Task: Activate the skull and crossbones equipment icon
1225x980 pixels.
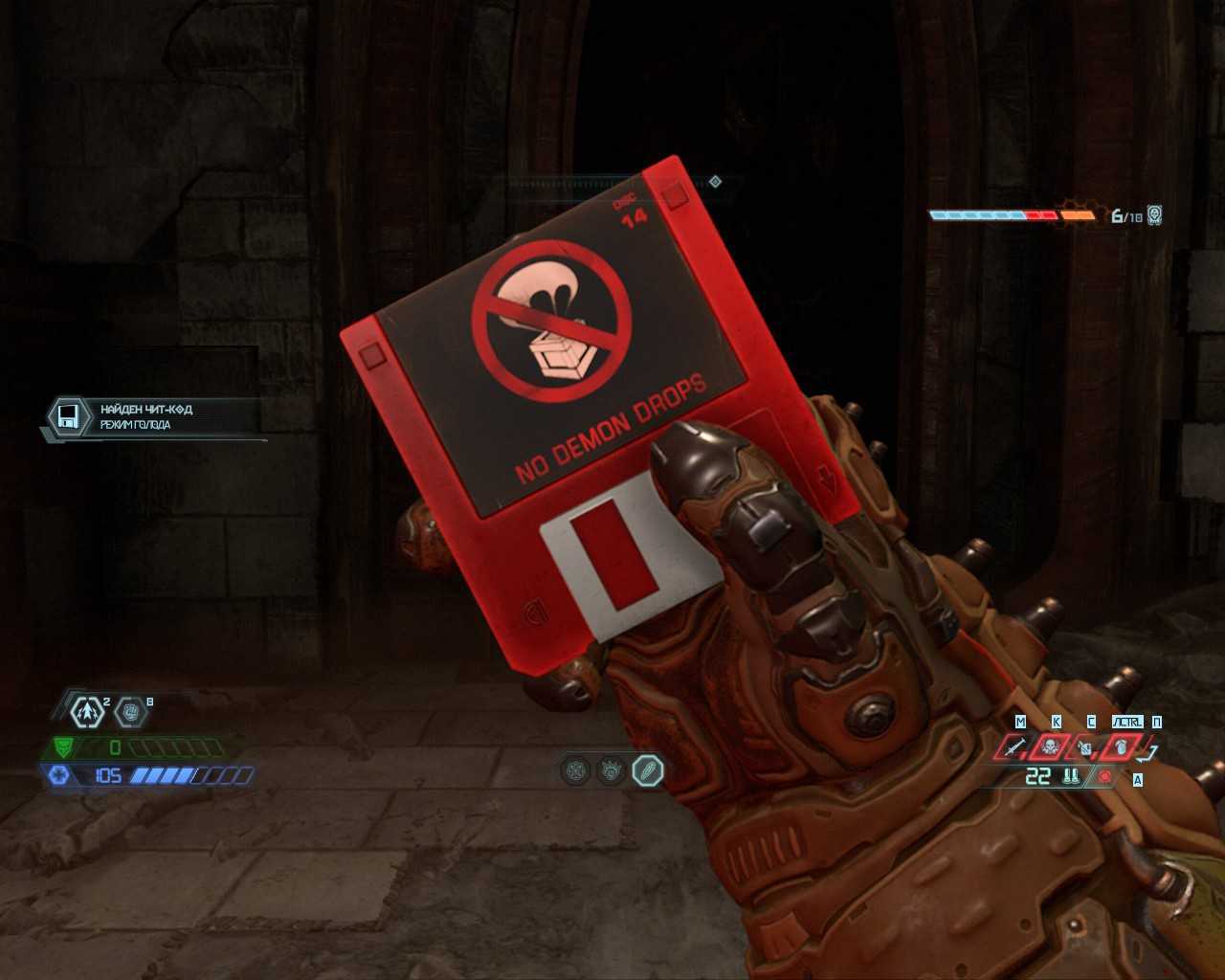Action: pos(1049,746)
